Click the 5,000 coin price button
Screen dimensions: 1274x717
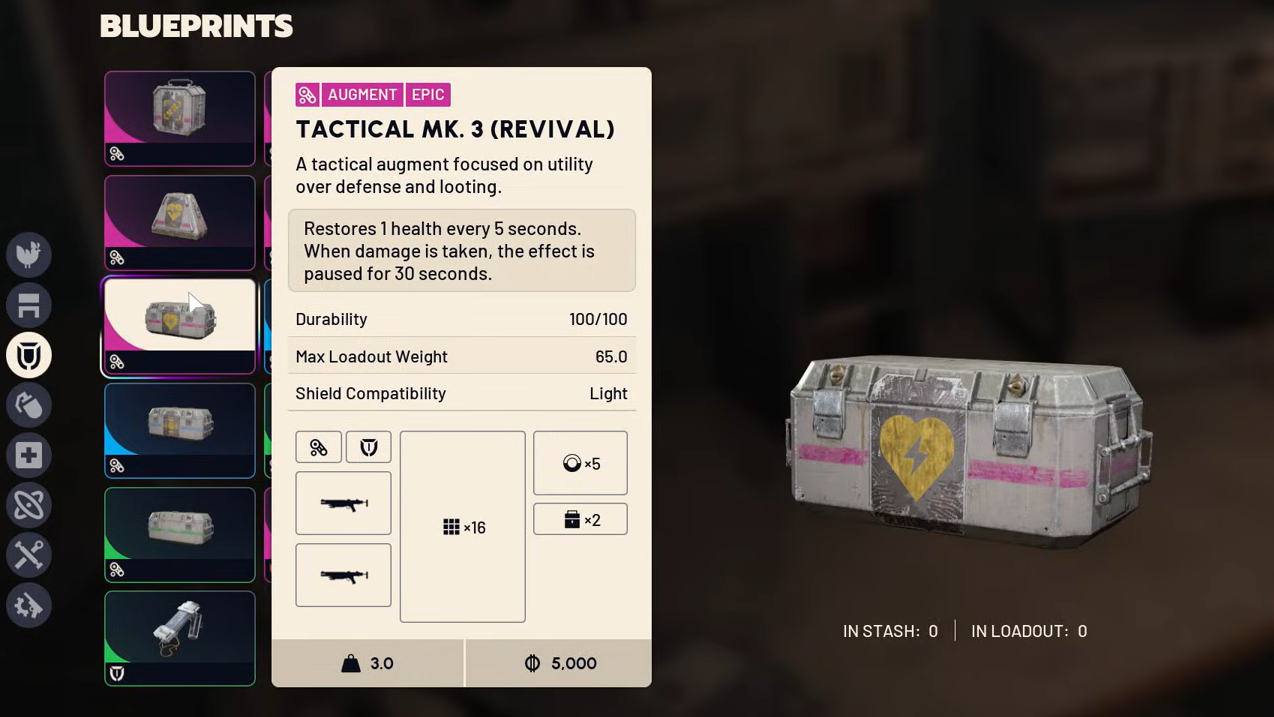pyautogui.click(x=559, y=663)
